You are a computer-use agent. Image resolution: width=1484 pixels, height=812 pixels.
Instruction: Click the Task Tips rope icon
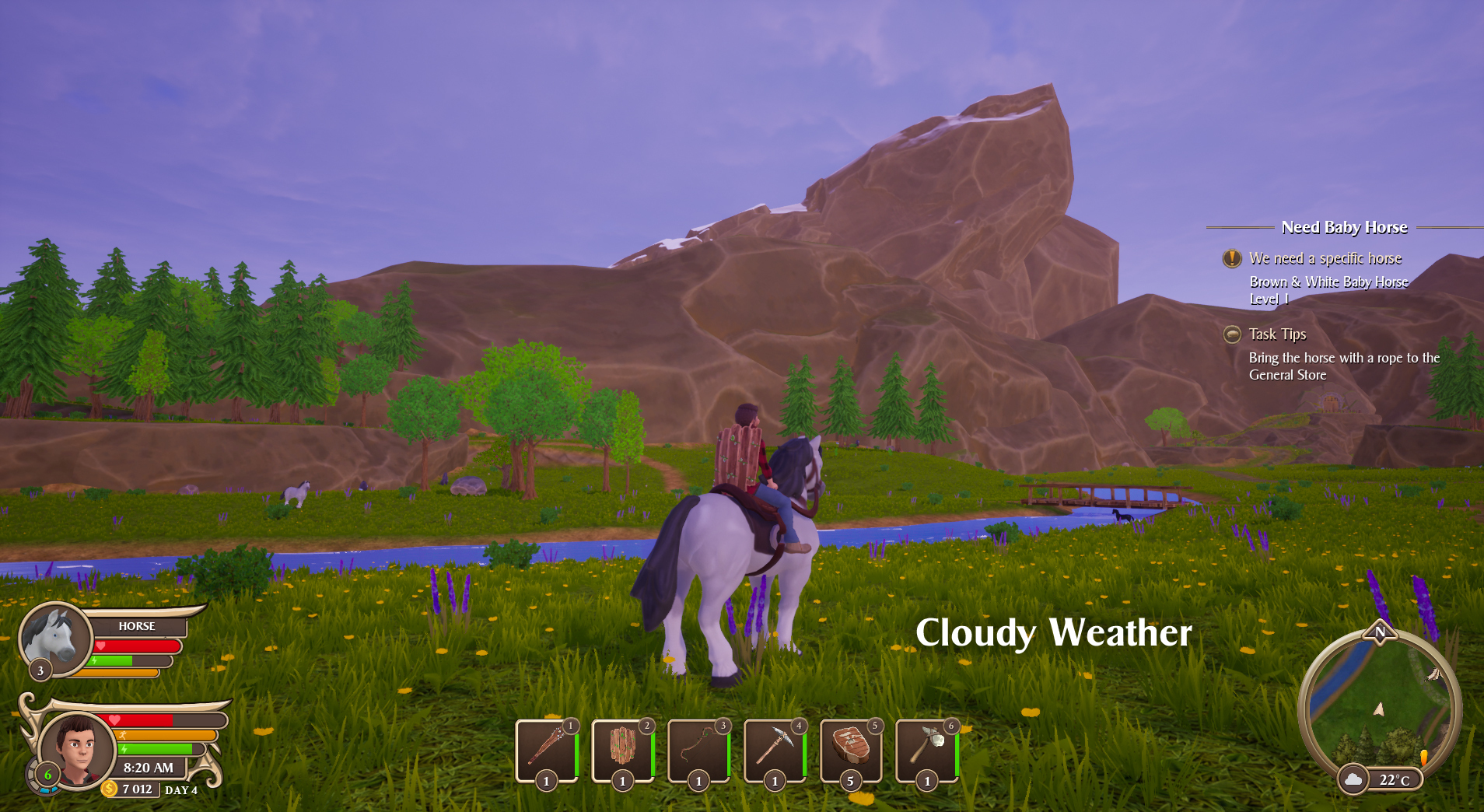click(1233, 334)
